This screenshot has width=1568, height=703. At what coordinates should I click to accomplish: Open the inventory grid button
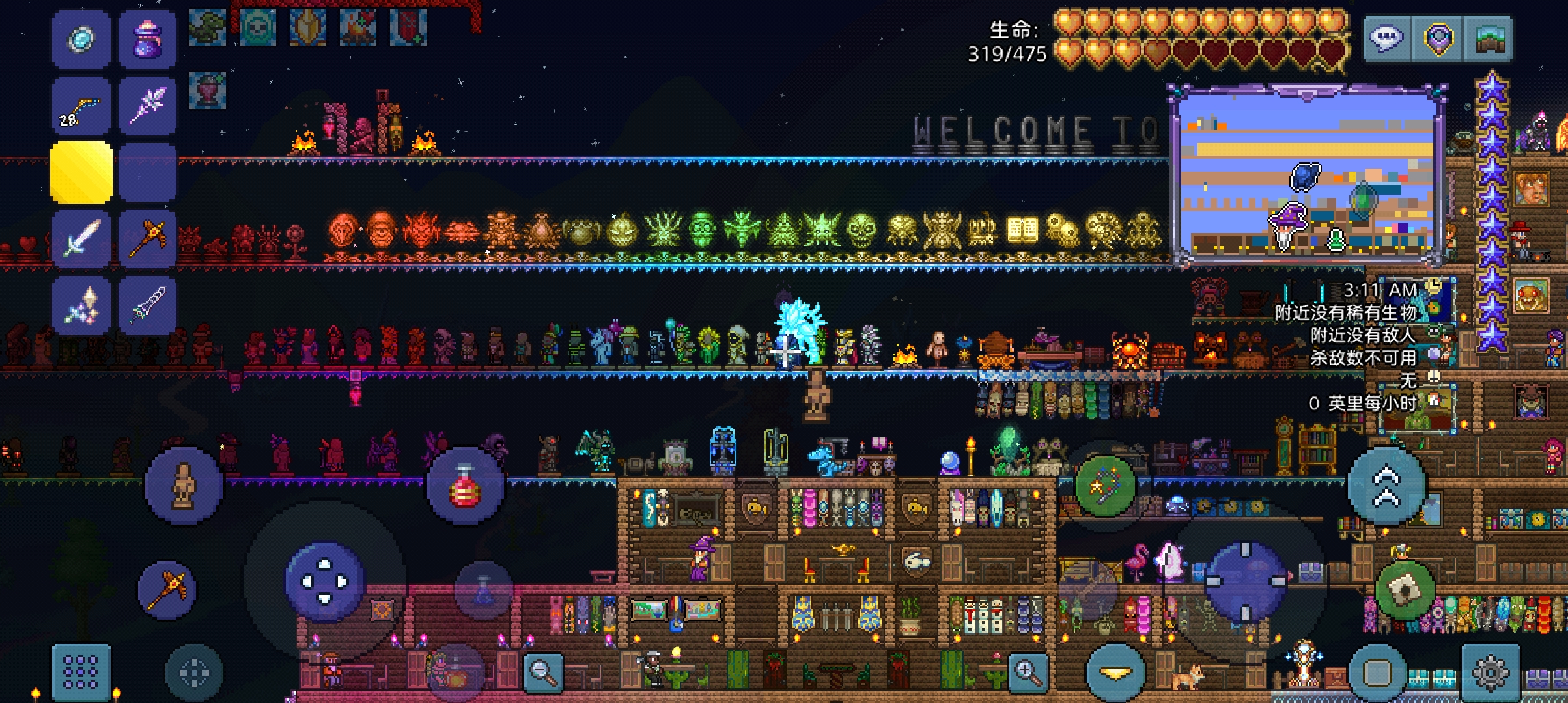(81, 672)
